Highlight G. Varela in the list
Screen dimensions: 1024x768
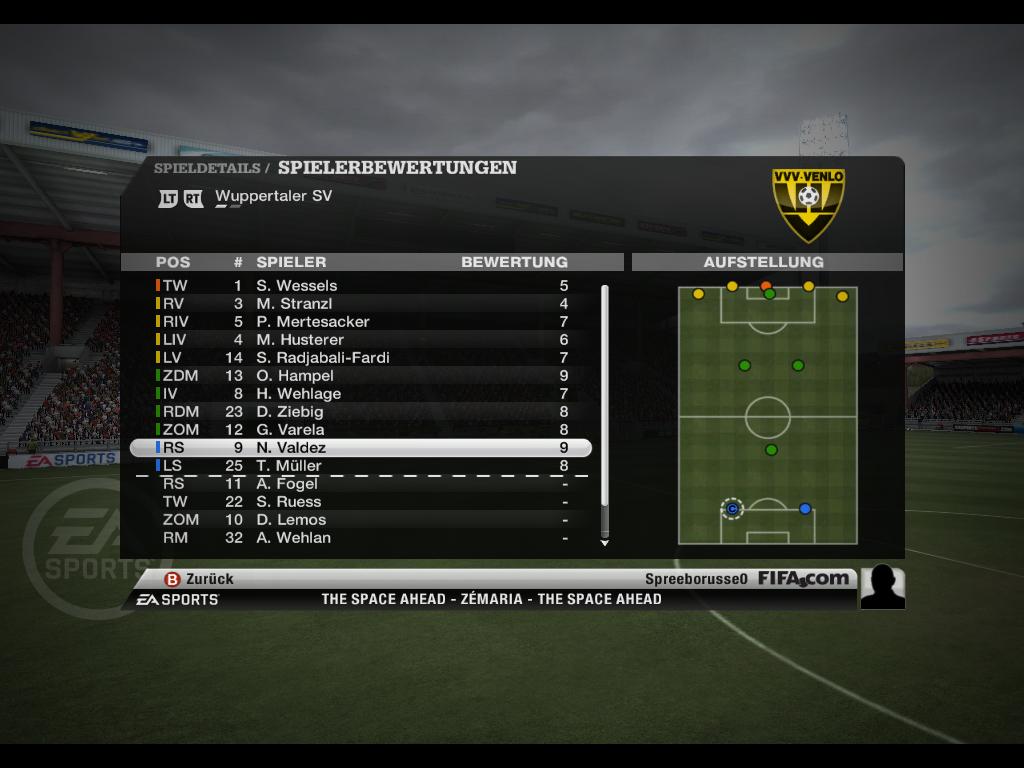pyautogui.click(x=289, y=430)
